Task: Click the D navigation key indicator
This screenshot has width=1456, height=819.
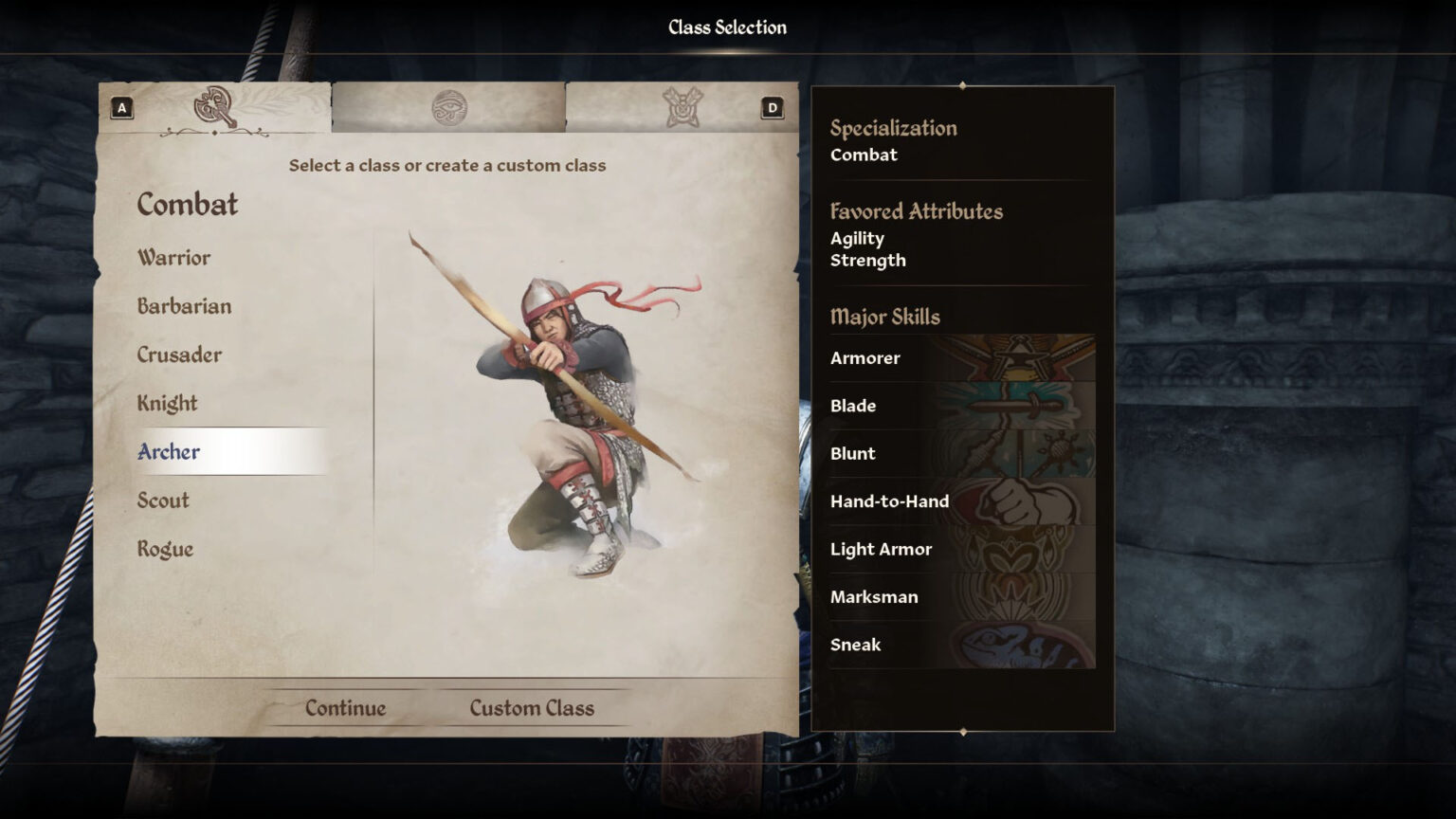Action: click(x=772, y=107)
